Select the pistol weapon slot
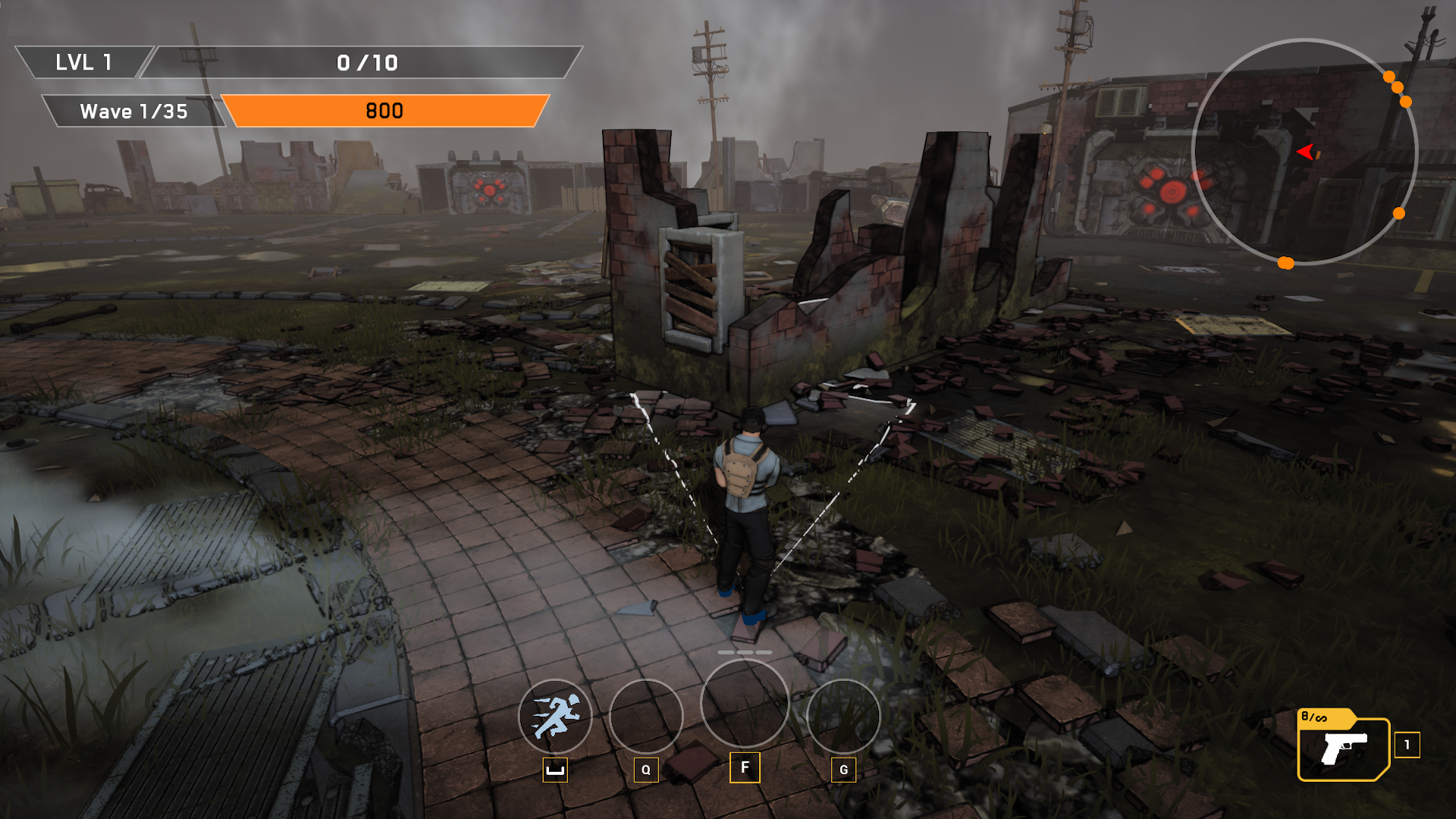 [1343, 748]
